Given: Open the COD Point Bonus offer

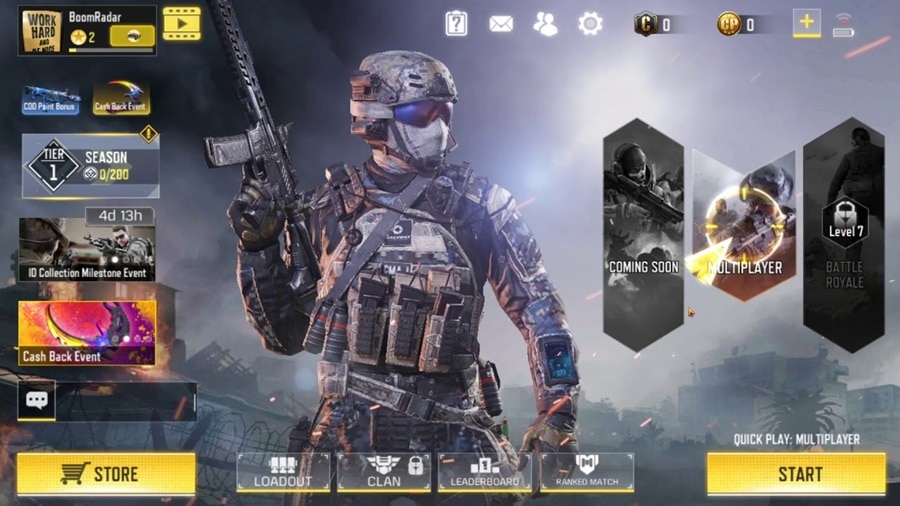Looking at the screenshot, I should 51,99.
